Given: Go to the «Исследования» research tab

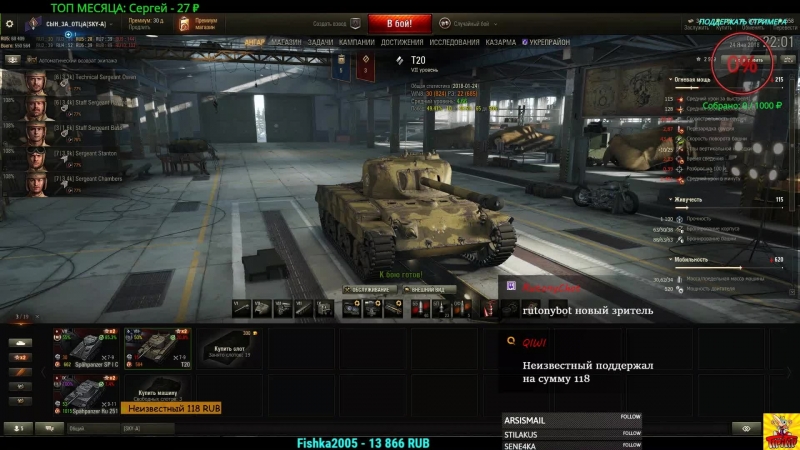Looking at the screenshot, I should 454,43.
